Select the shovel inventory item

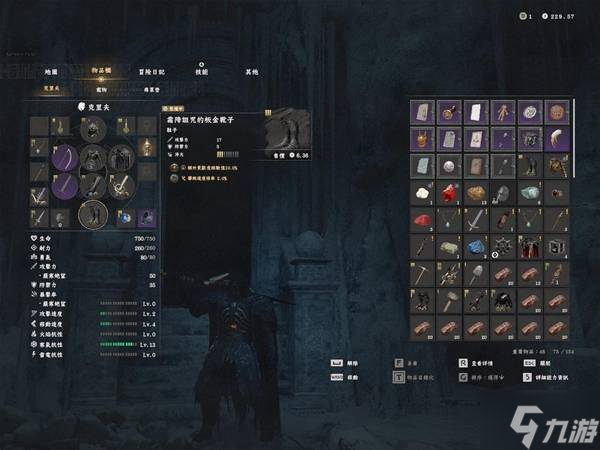476,272
